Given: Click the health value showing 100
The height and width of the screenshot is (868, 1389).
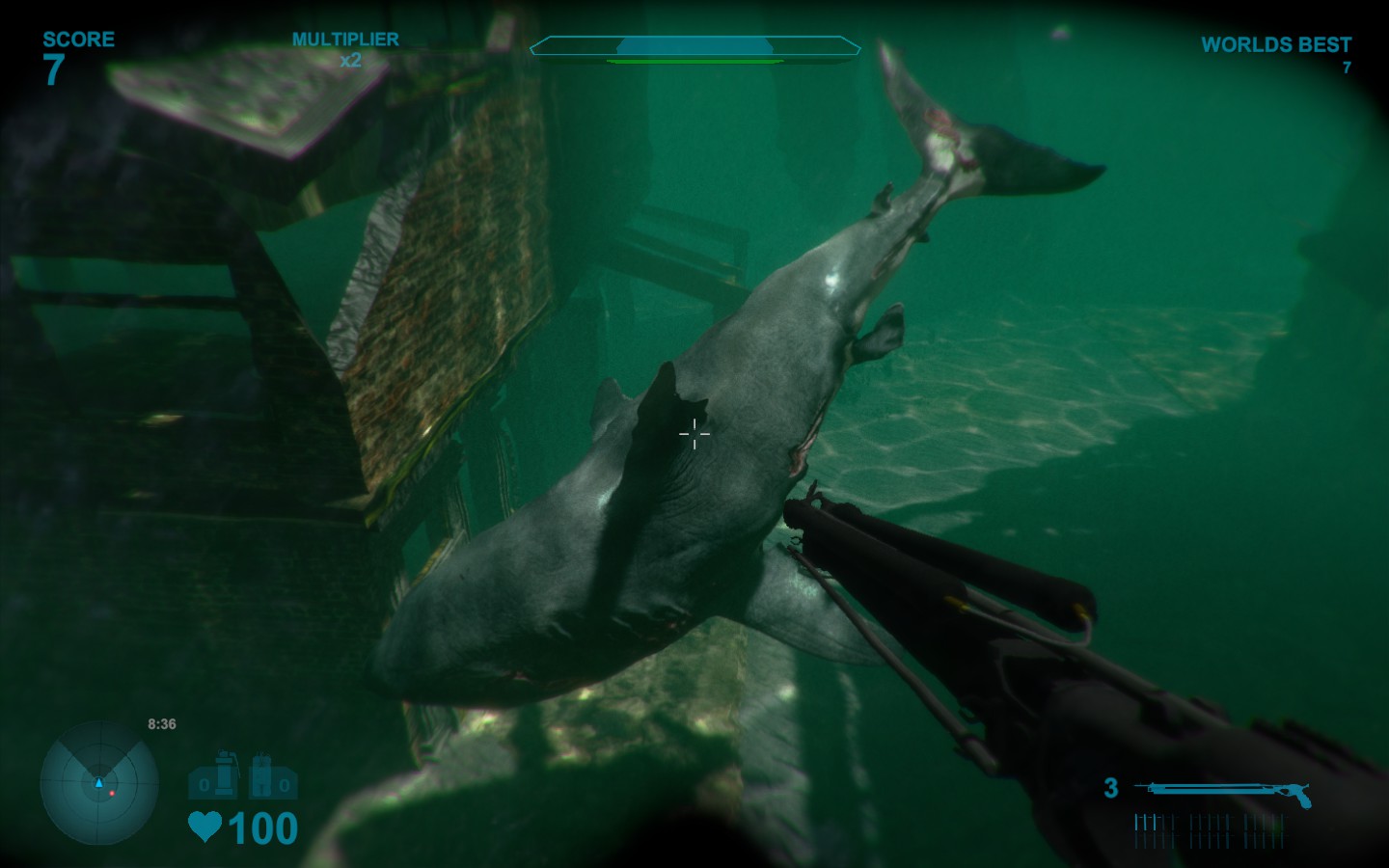Looking at the screenshot, I should pos(262,827).
